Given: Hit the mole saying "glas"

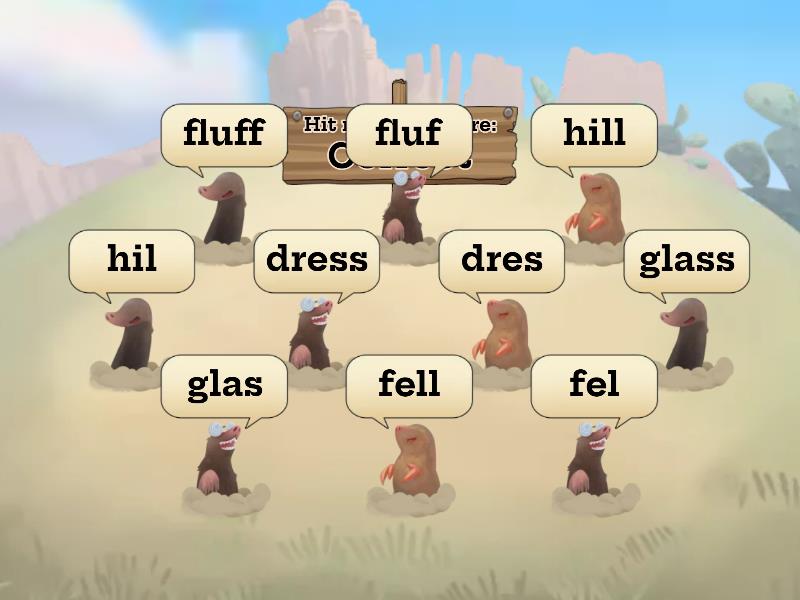Looking at the screenshot, I should (x=224, y=458).
